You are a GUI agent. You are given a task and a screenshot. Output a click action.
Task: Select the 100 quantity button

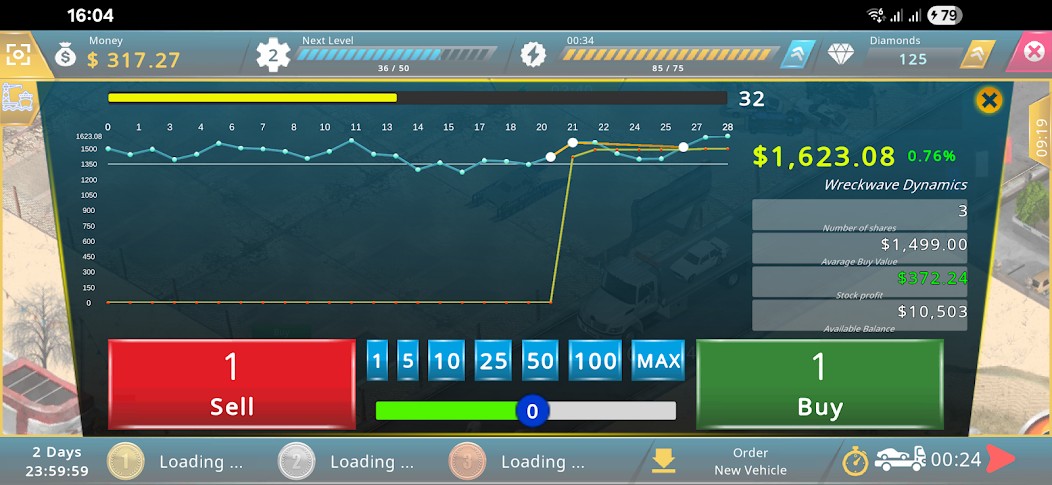596,361
